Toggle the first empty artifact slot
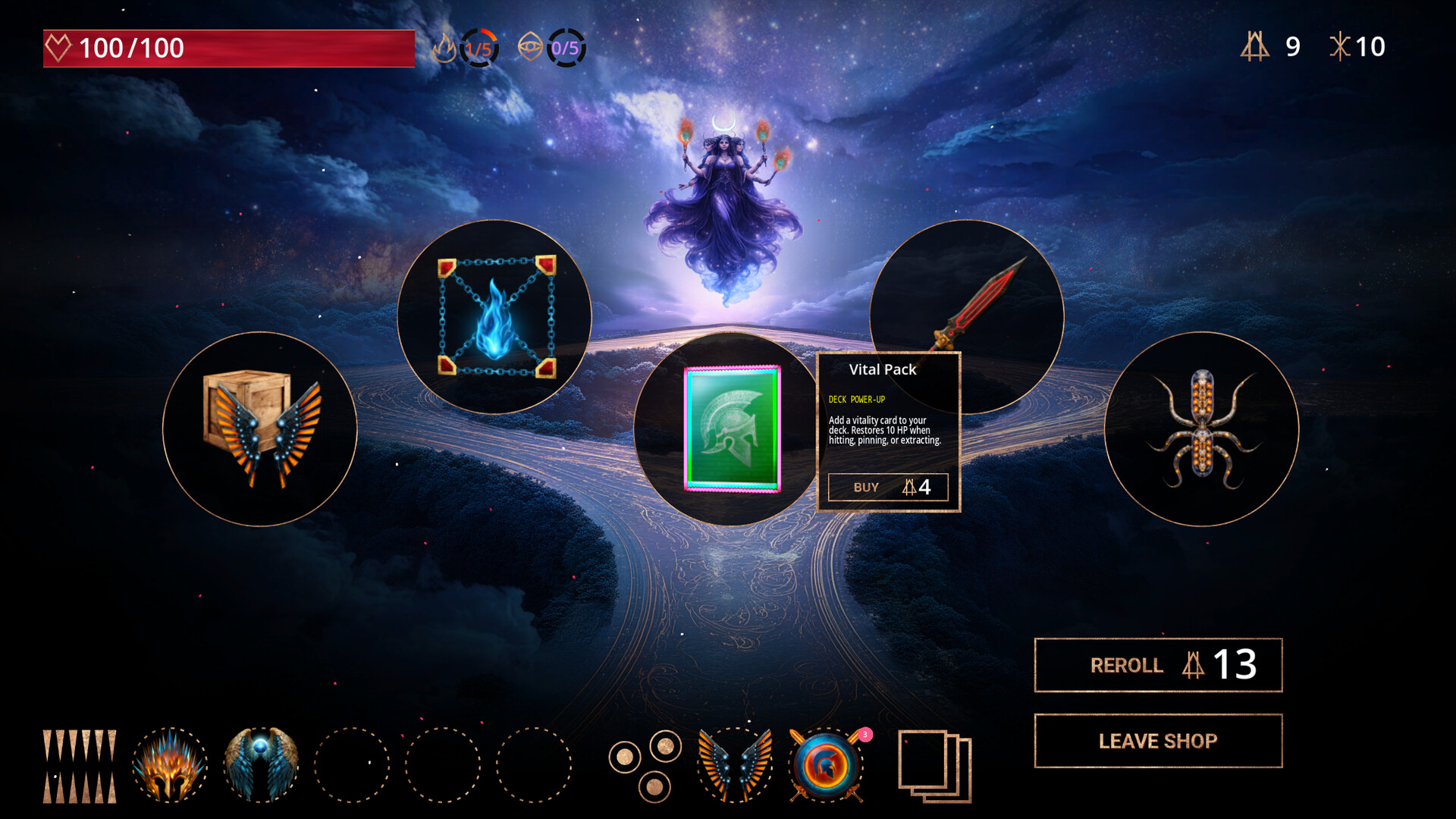The height and width of the screenshot is (819, 1456). [x=353, y=766]
